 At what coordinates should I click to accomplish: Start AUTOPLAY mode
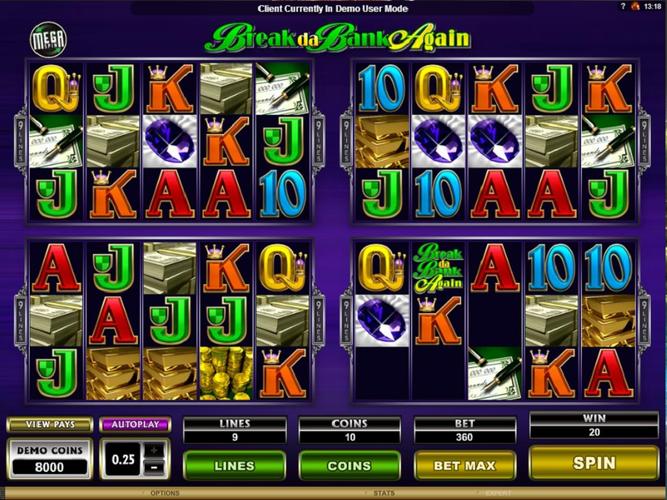pyautogui.click(x=135, y=424)
